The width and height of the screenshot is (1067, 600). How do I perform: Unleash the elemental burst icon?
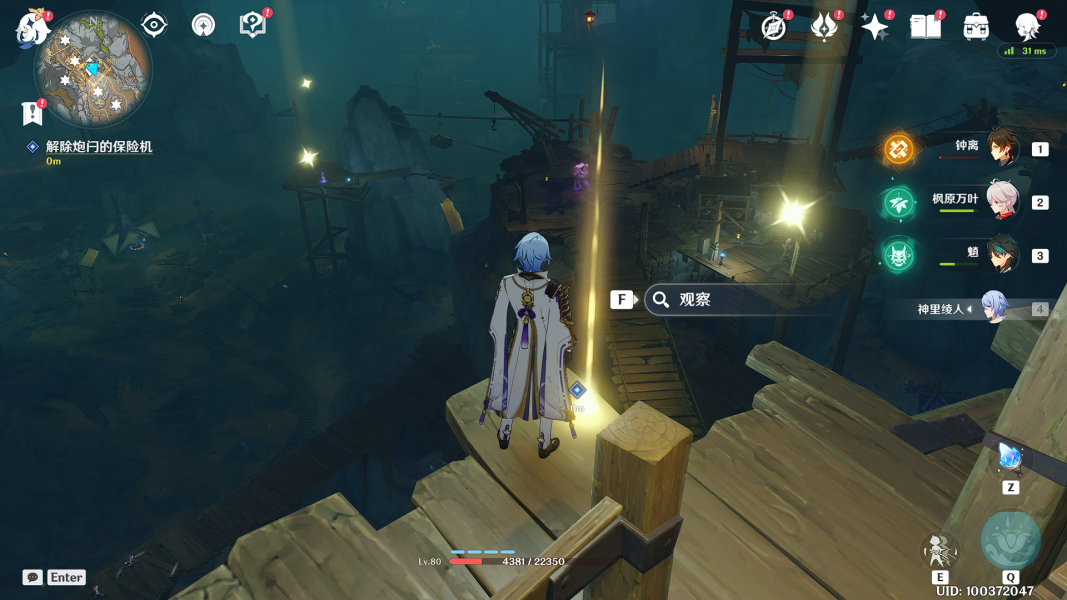click(x=1010, y=541)
